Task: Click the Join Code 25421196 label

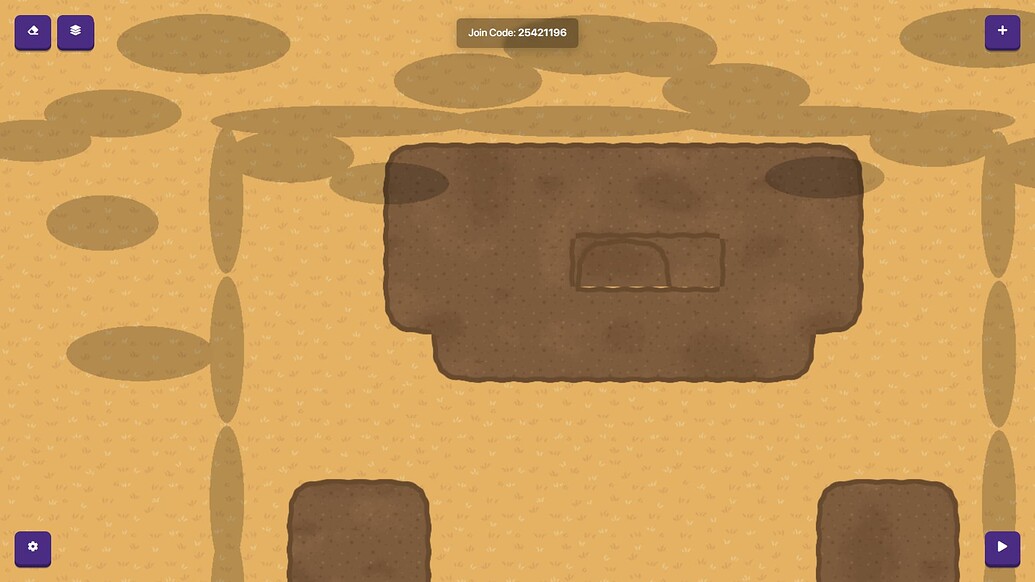Action: (517, 33)
